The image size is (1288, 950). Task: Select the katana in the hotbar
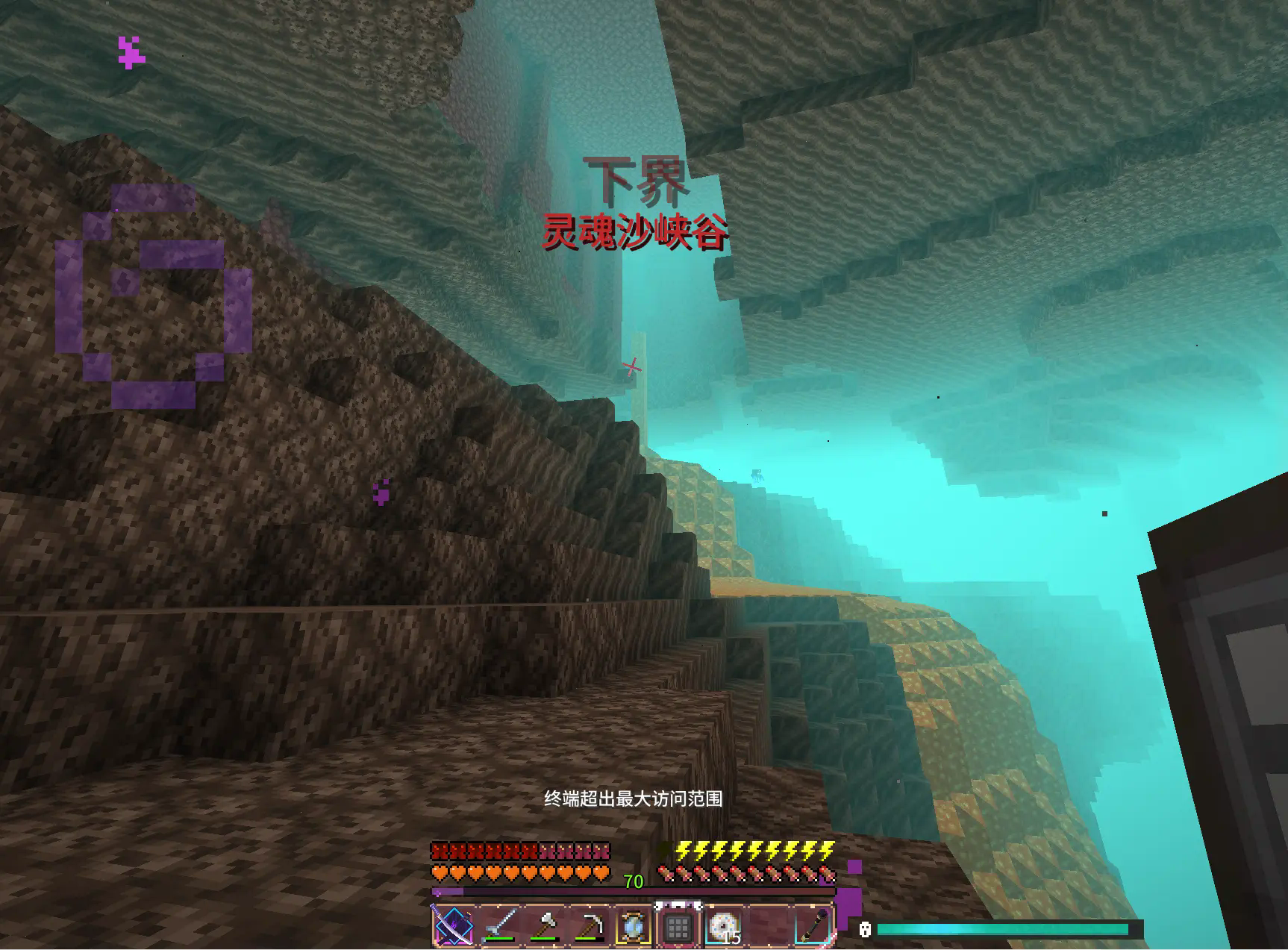[x=453, y=926]
